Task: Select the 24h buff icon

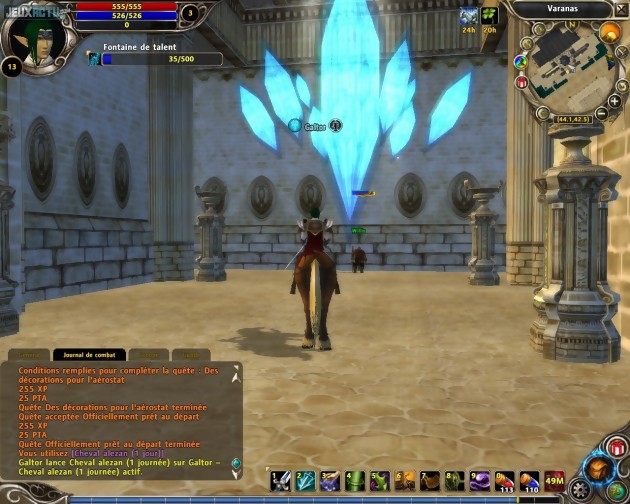Action: tap(468, 16)
